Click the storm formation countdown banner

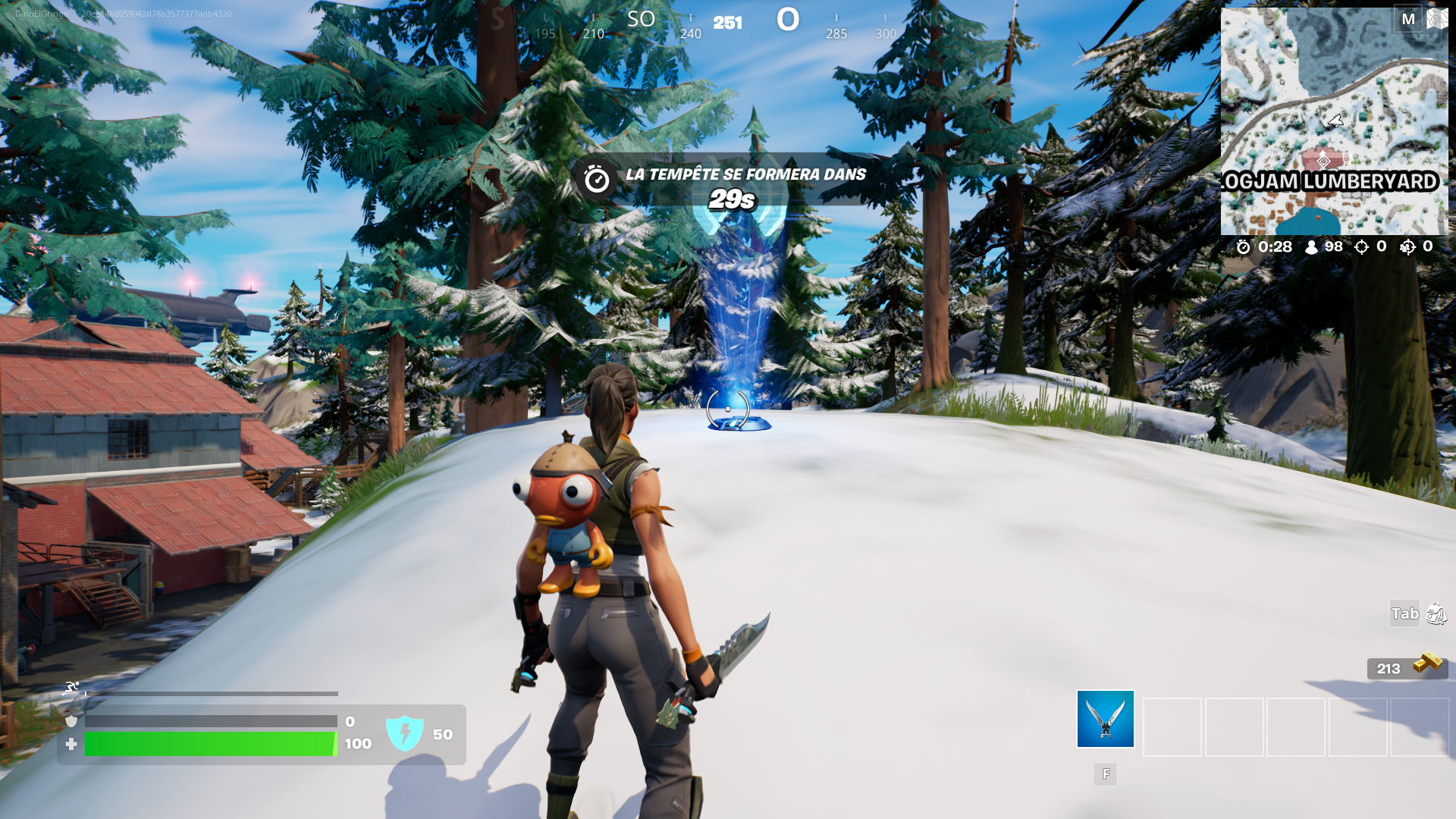coord(726,184)
